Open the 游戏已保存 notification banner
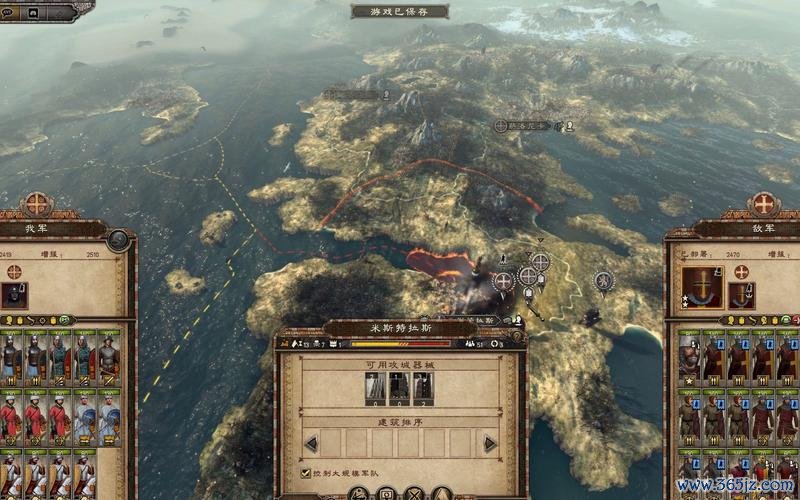This screenshot has width=800, height=500. pos(400,12)
